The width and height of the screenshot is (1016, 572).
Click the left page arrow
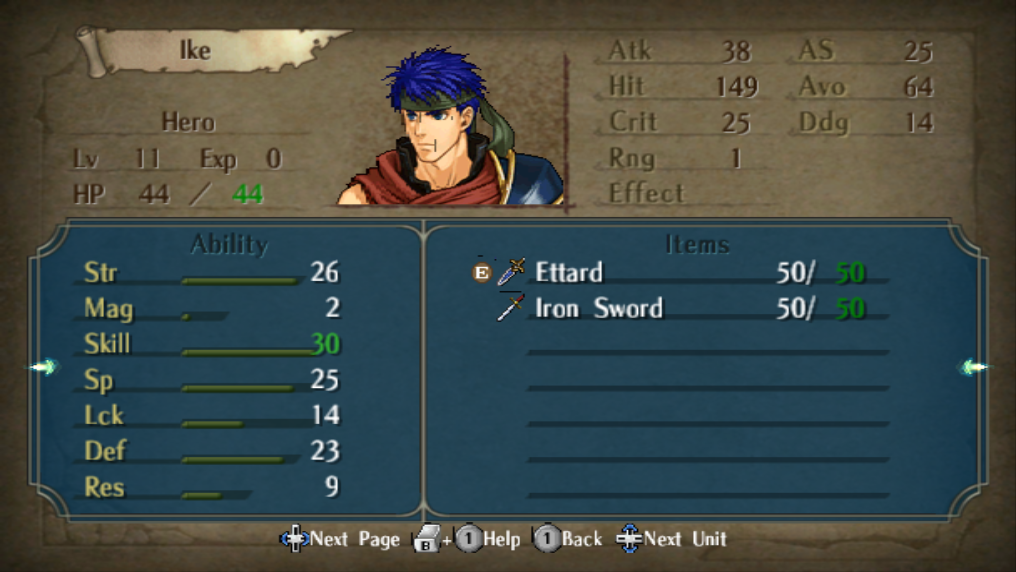coord(43,367)
